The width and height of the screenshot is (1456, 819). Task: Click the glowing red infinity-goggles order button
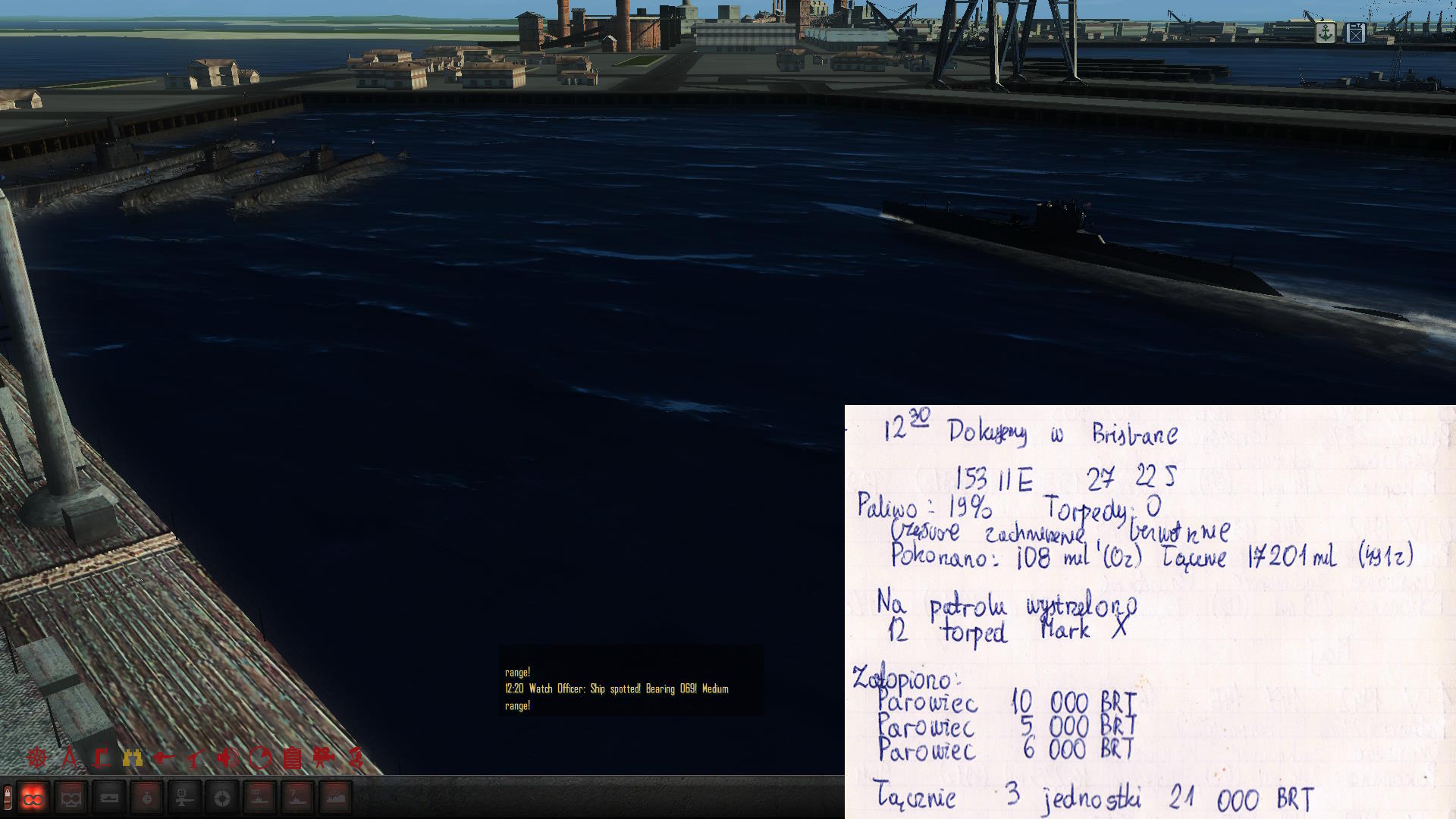33,798
